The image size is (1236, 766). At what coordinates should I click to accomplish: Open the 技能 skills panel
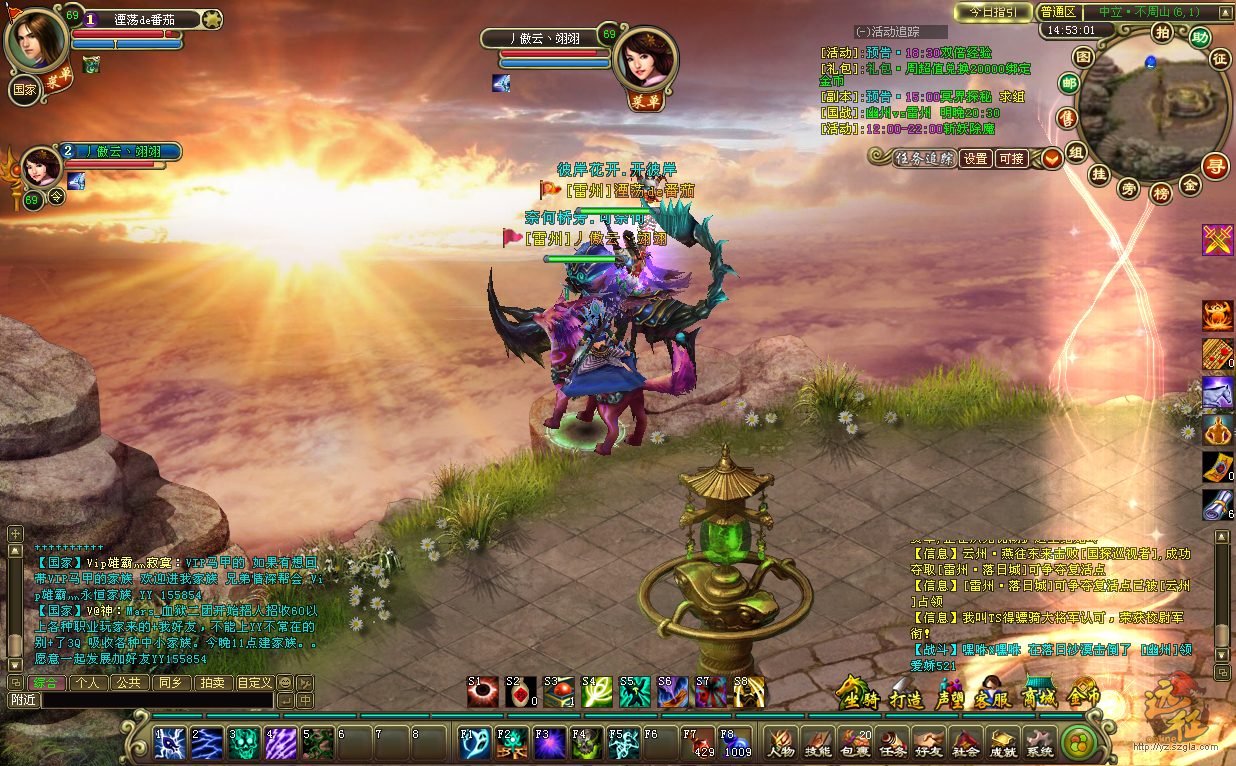pyautogui.click(x=817, y=743)
